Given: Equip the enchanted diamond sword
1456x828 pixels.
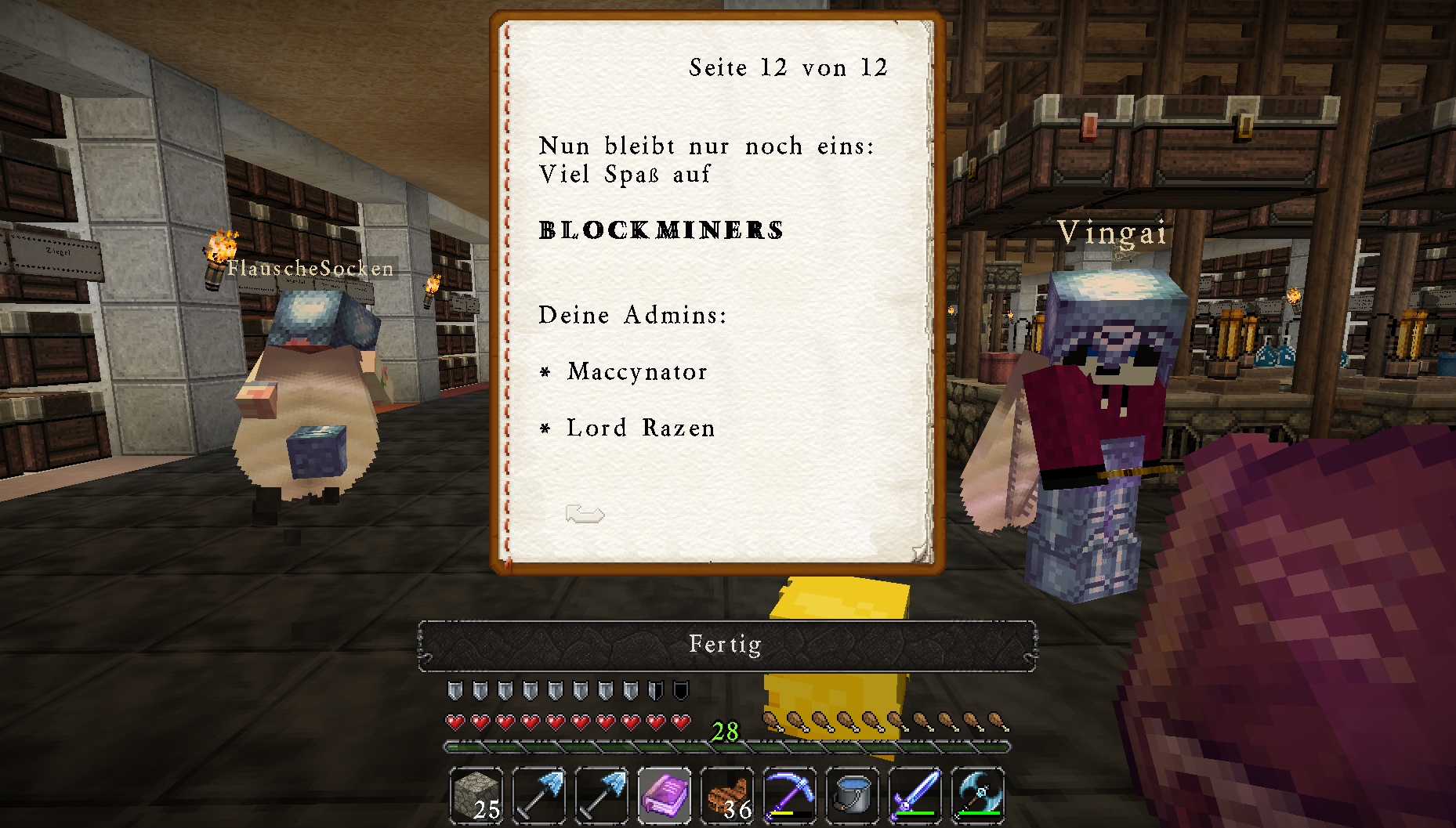Looking at the screenshot, I should click(915, 795).
